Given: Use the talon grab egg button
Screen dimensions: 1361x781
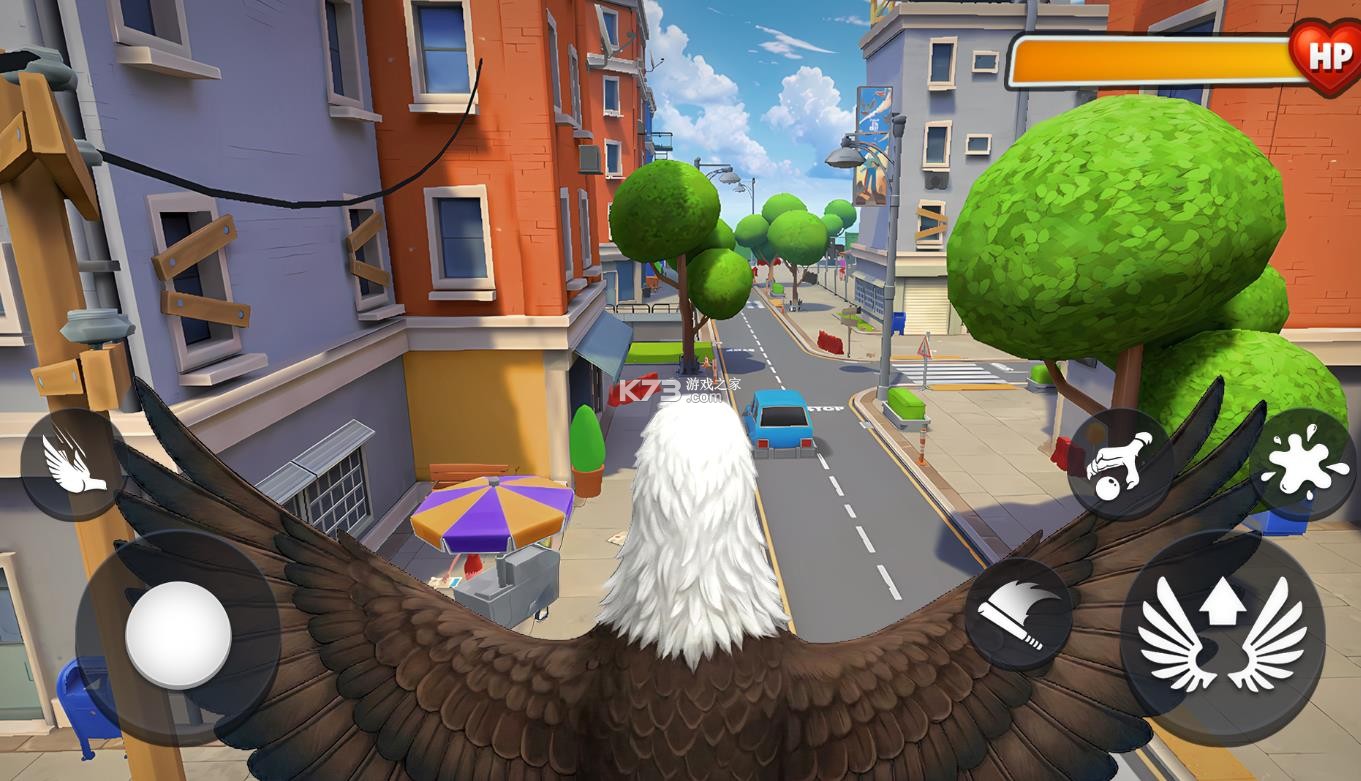Looking at the screenshot, I should coord(1120,463).
